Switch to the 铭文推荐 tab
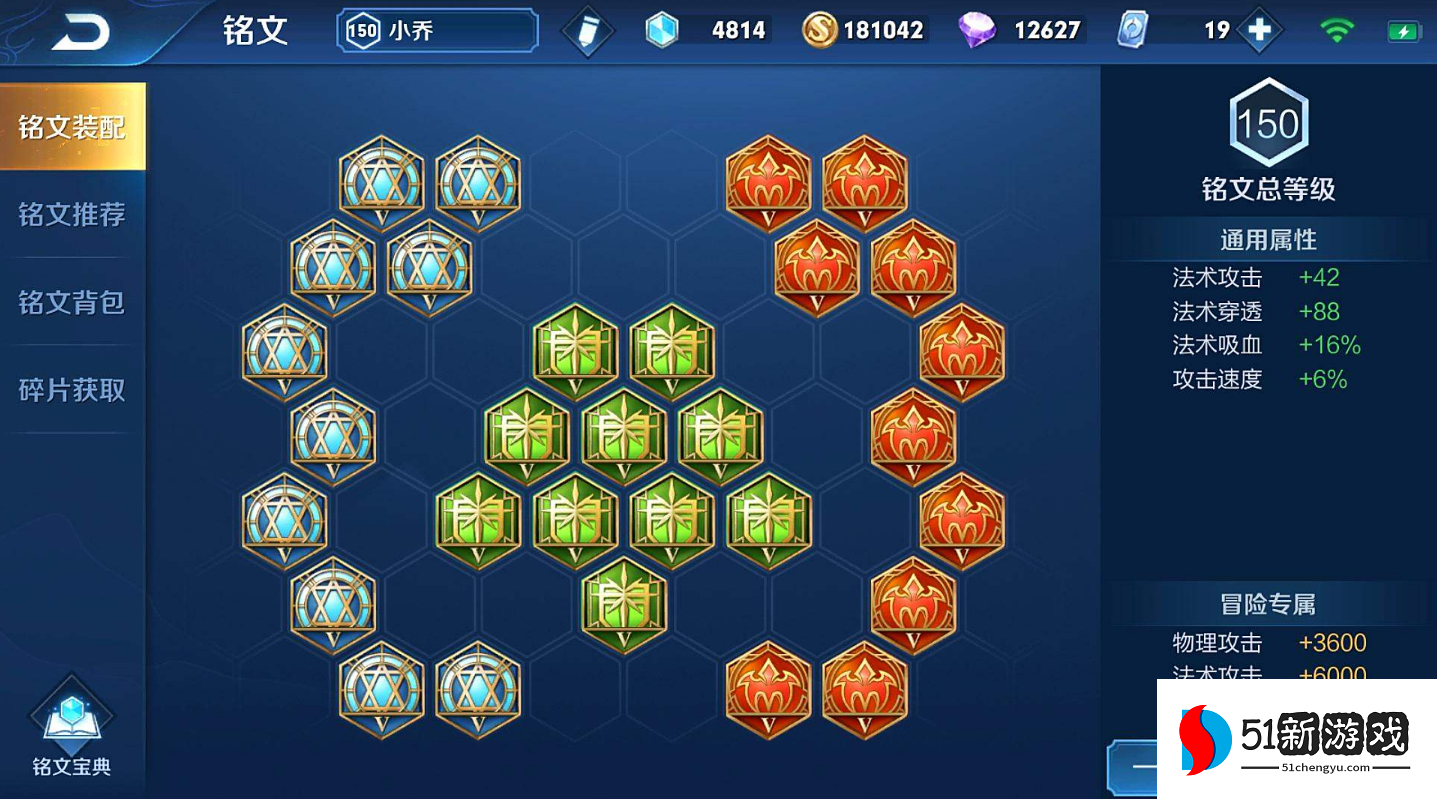The width and height of the screenshot is (1437, 799). (x=72, y=214)
